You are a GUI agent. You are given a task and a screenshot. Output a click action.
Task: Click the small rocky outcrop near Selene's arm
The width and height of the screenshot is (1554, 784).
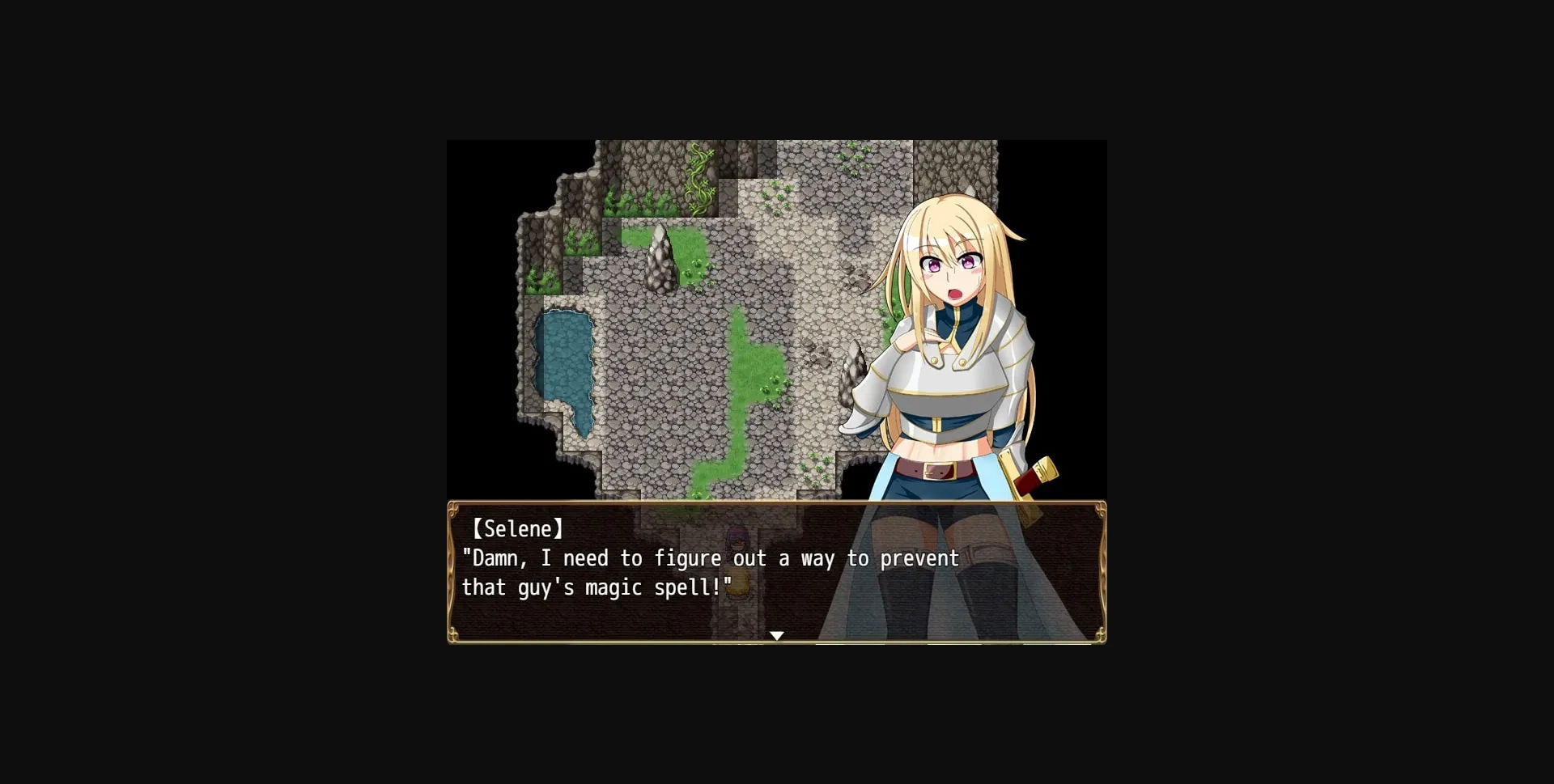[854, 372]
